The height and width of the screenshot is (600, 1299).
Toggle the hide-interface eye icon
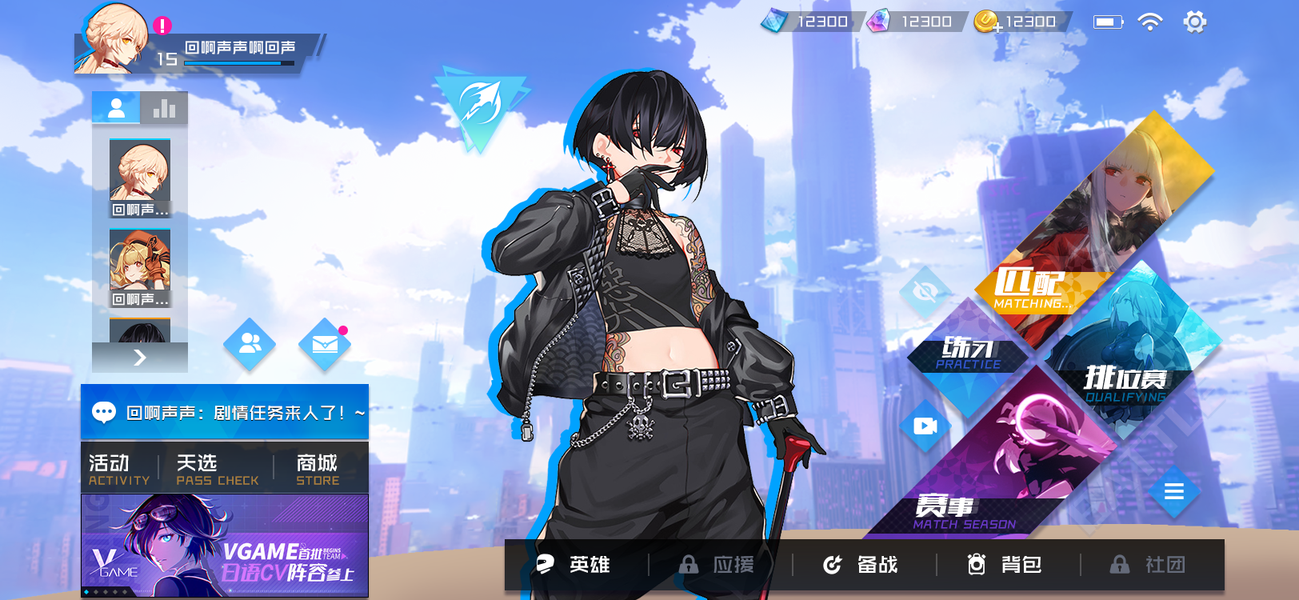pos(924,291)
